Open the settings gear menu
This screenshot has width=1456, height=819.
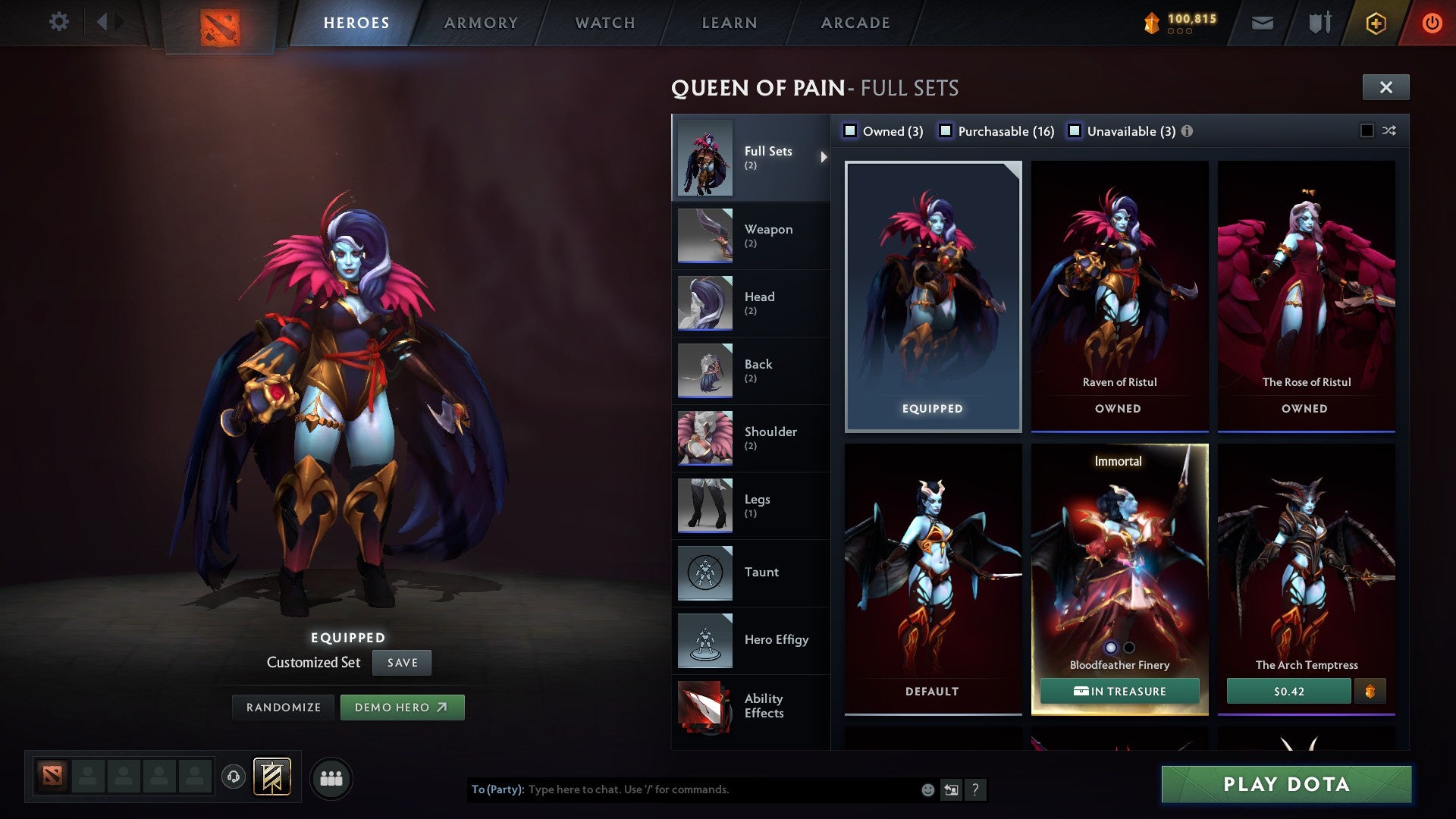58,21
